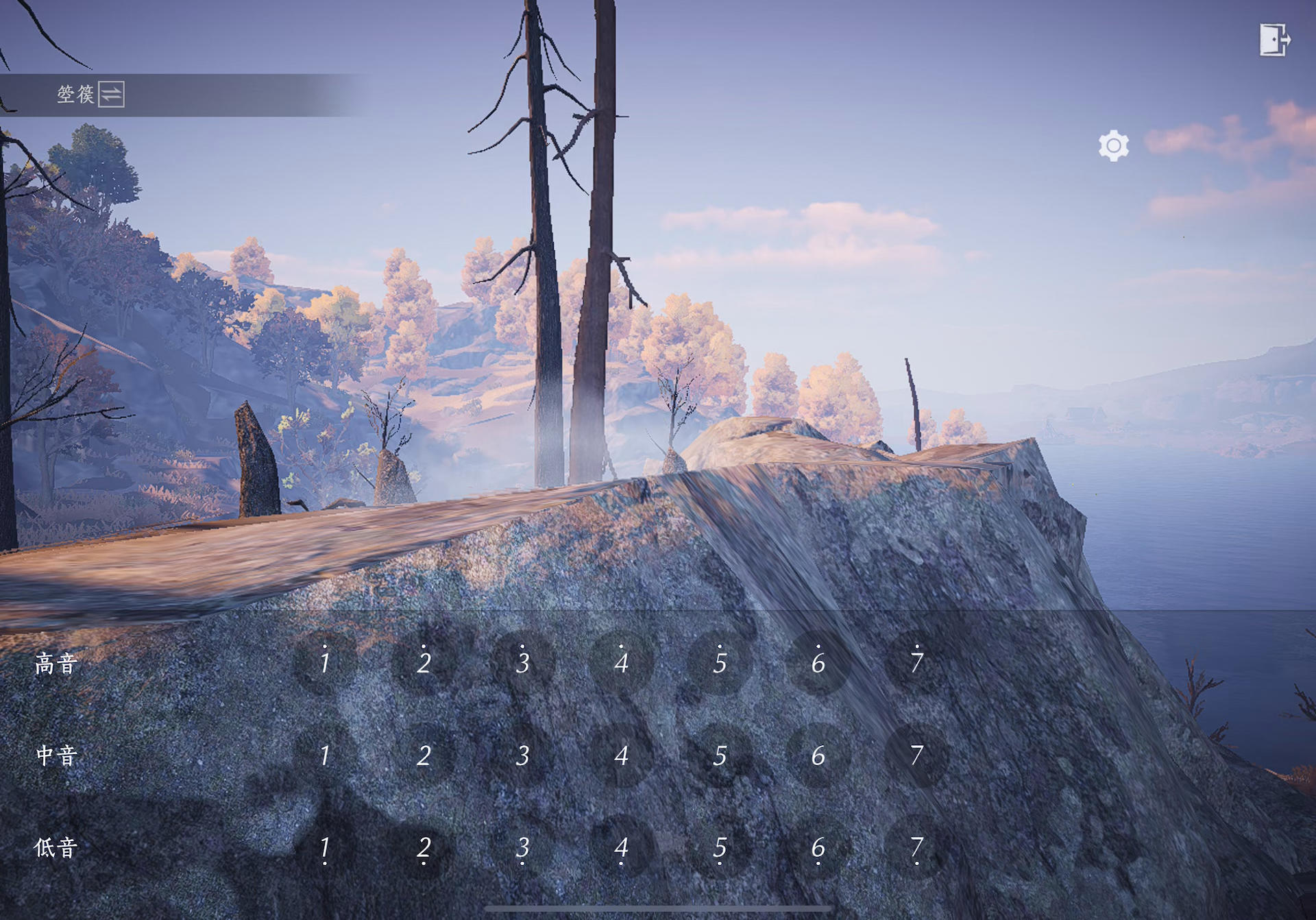Play low-pitch (低音) note 1
This screenshot has width=1316, height=920.
pyautogui.click(x=325, y=848)
